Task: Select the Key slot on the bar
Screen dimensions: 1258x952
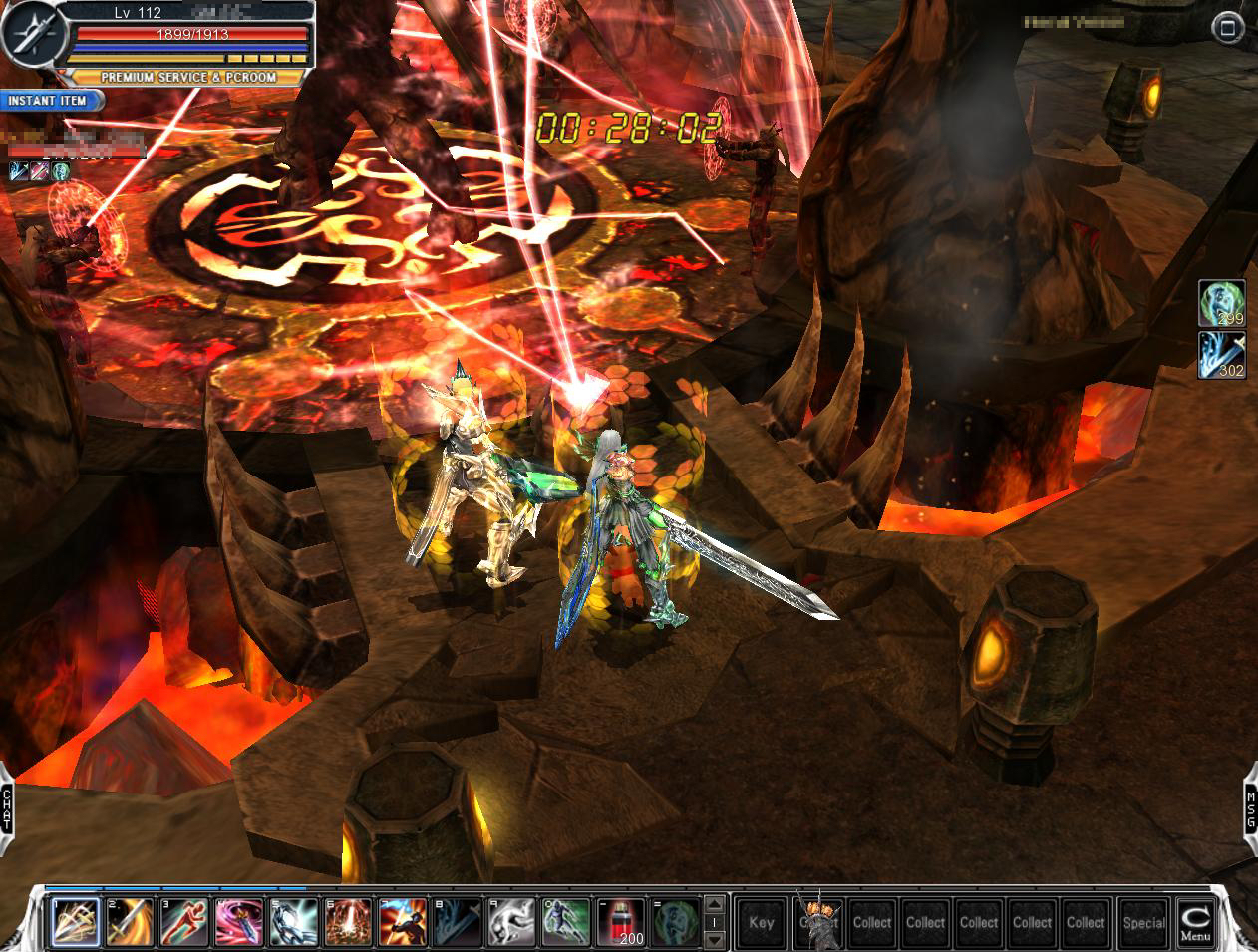Action: 761,922
